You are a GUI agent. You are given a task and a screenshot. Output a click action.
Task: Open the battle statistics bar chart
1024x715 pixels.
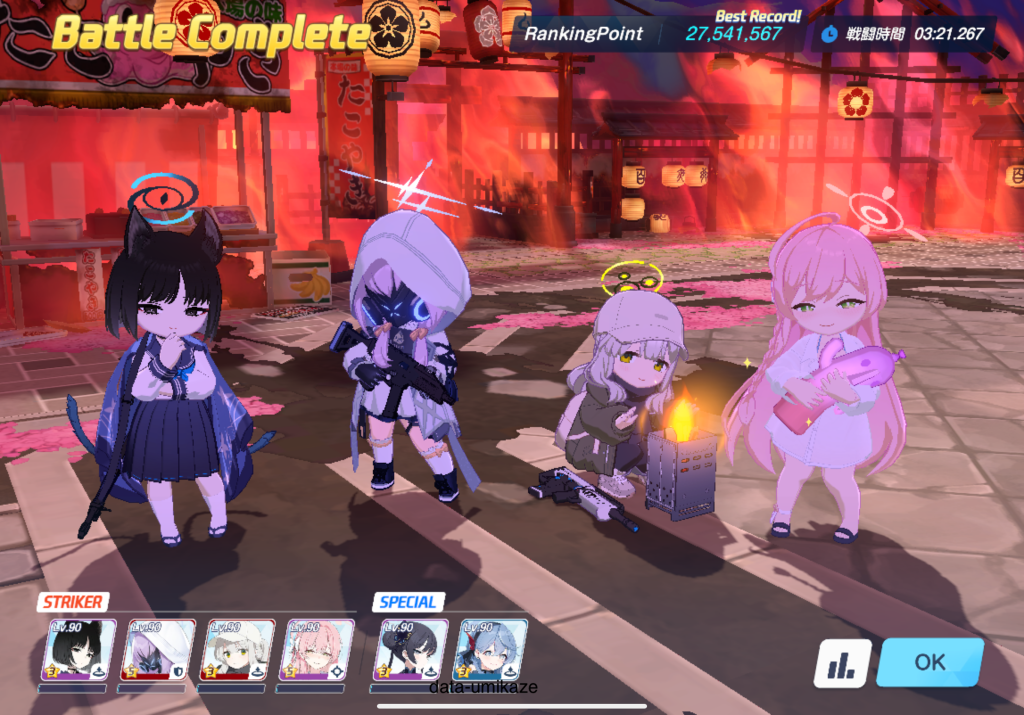(x=841, y=663)
